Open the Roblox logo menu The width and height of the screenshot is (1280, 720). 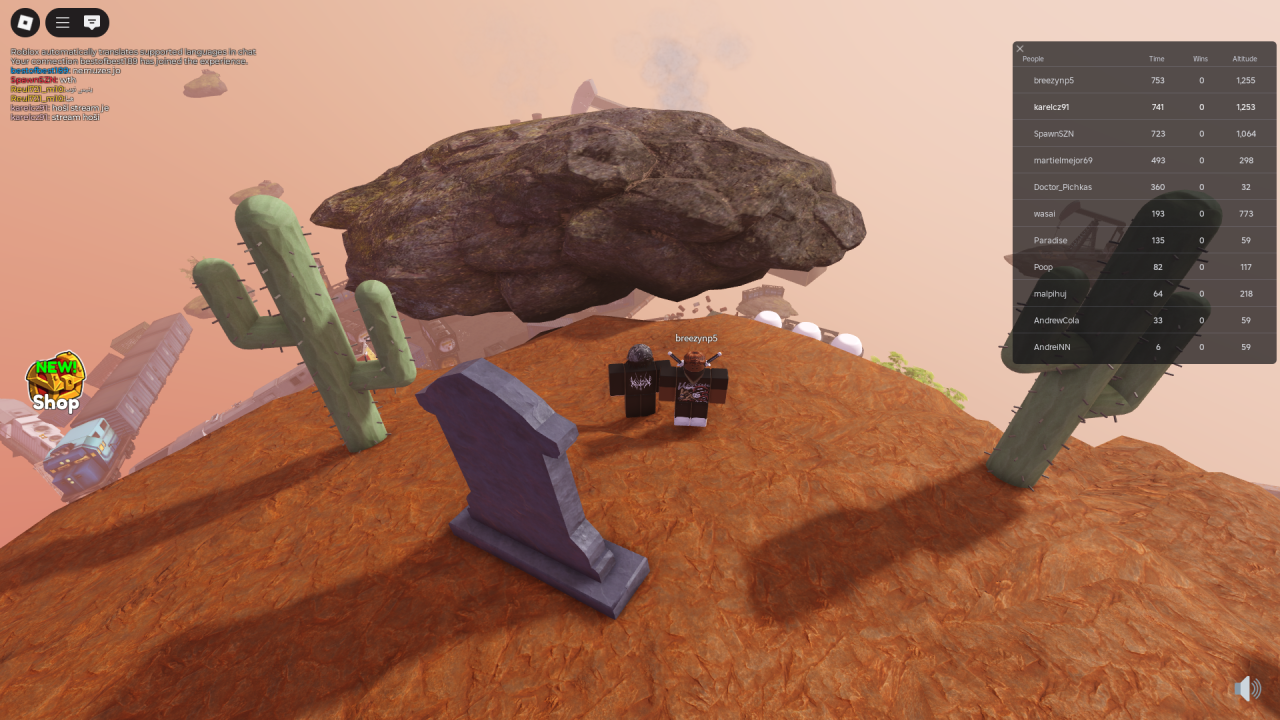point(25,22)
